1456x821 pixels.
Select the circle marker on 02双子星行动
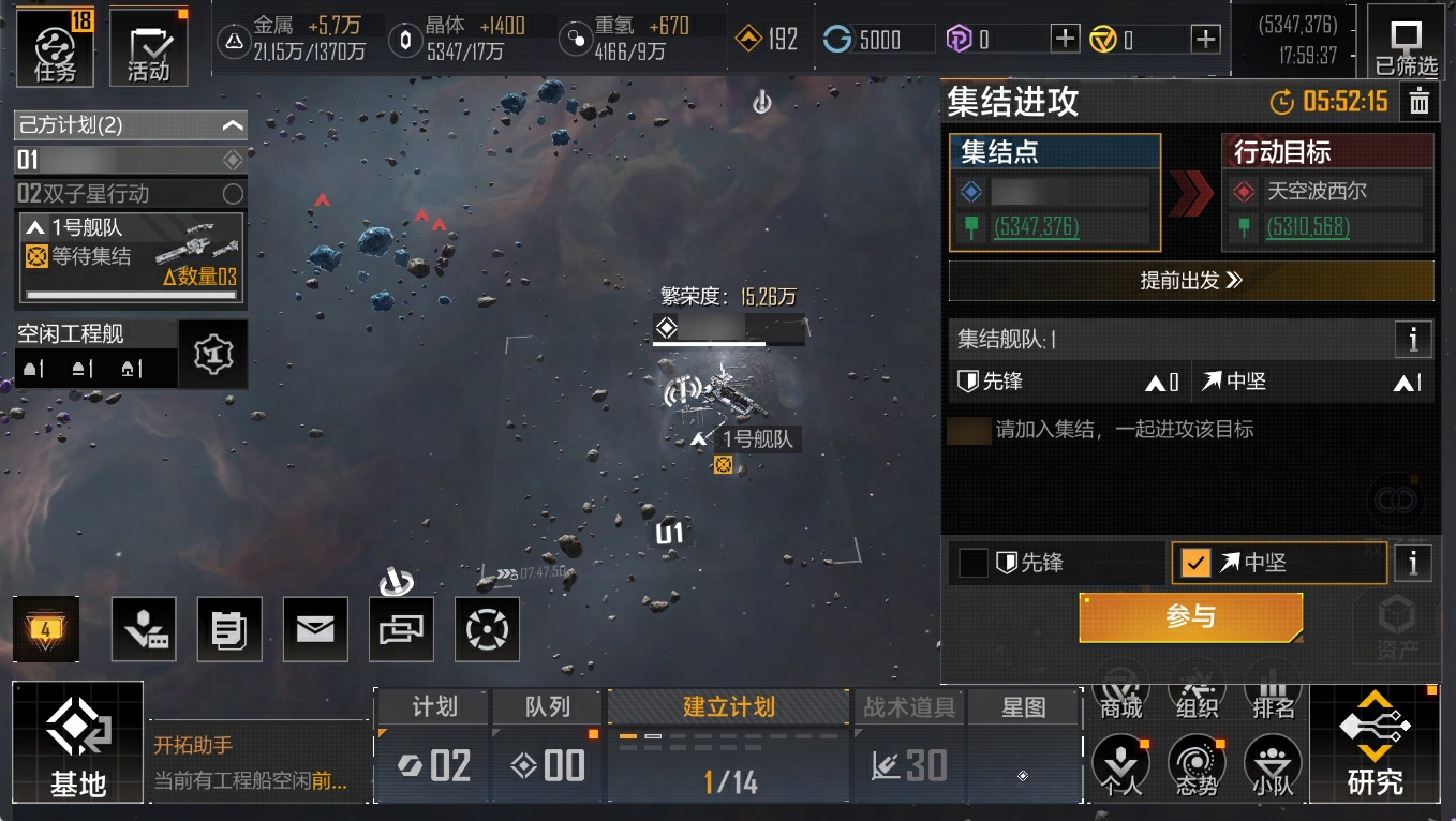(232, 194)
